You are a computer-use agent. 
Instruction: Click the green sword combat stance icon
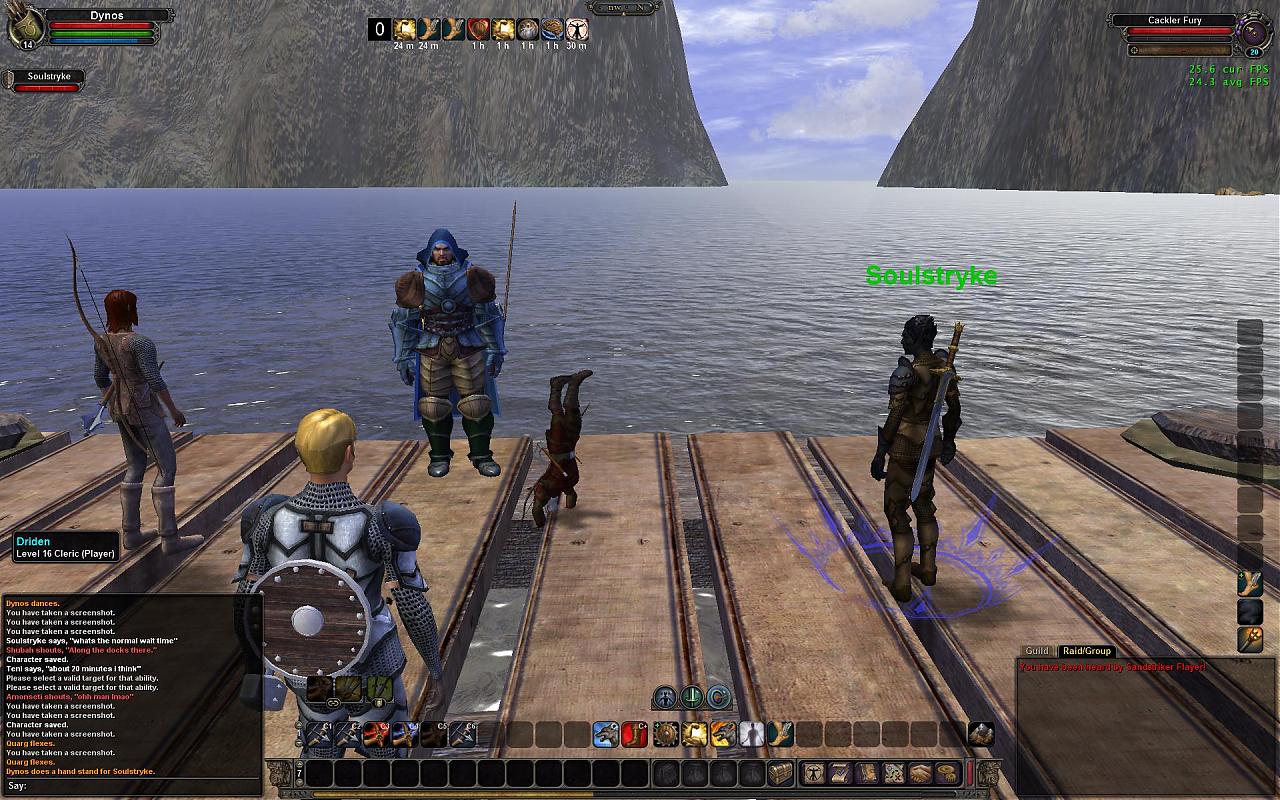pyautogui.click(x=692, y=697)
